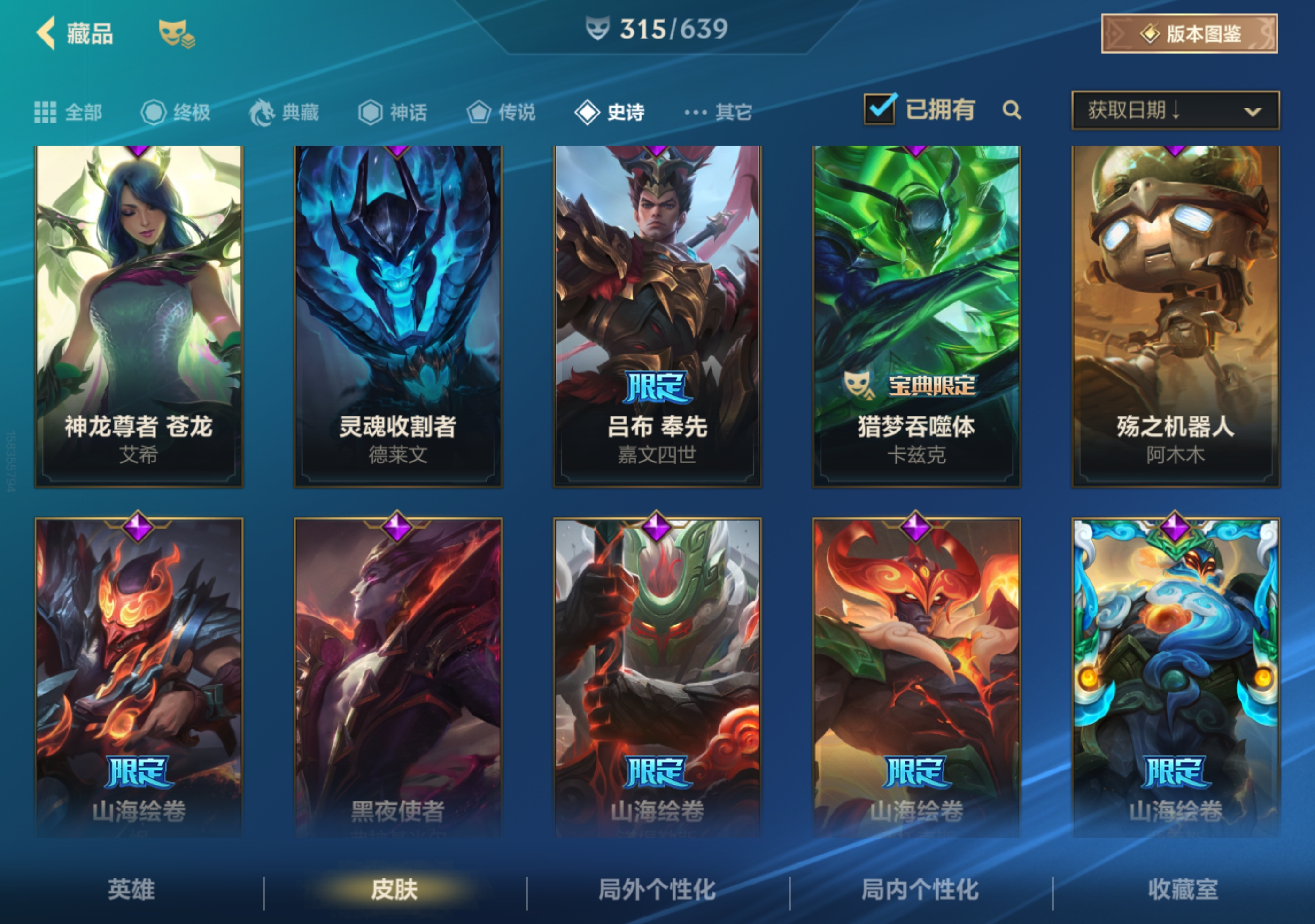Open the 收藏室 tab
The height and width of the screenshot is (924, 1315).
tap(1183, 889)
